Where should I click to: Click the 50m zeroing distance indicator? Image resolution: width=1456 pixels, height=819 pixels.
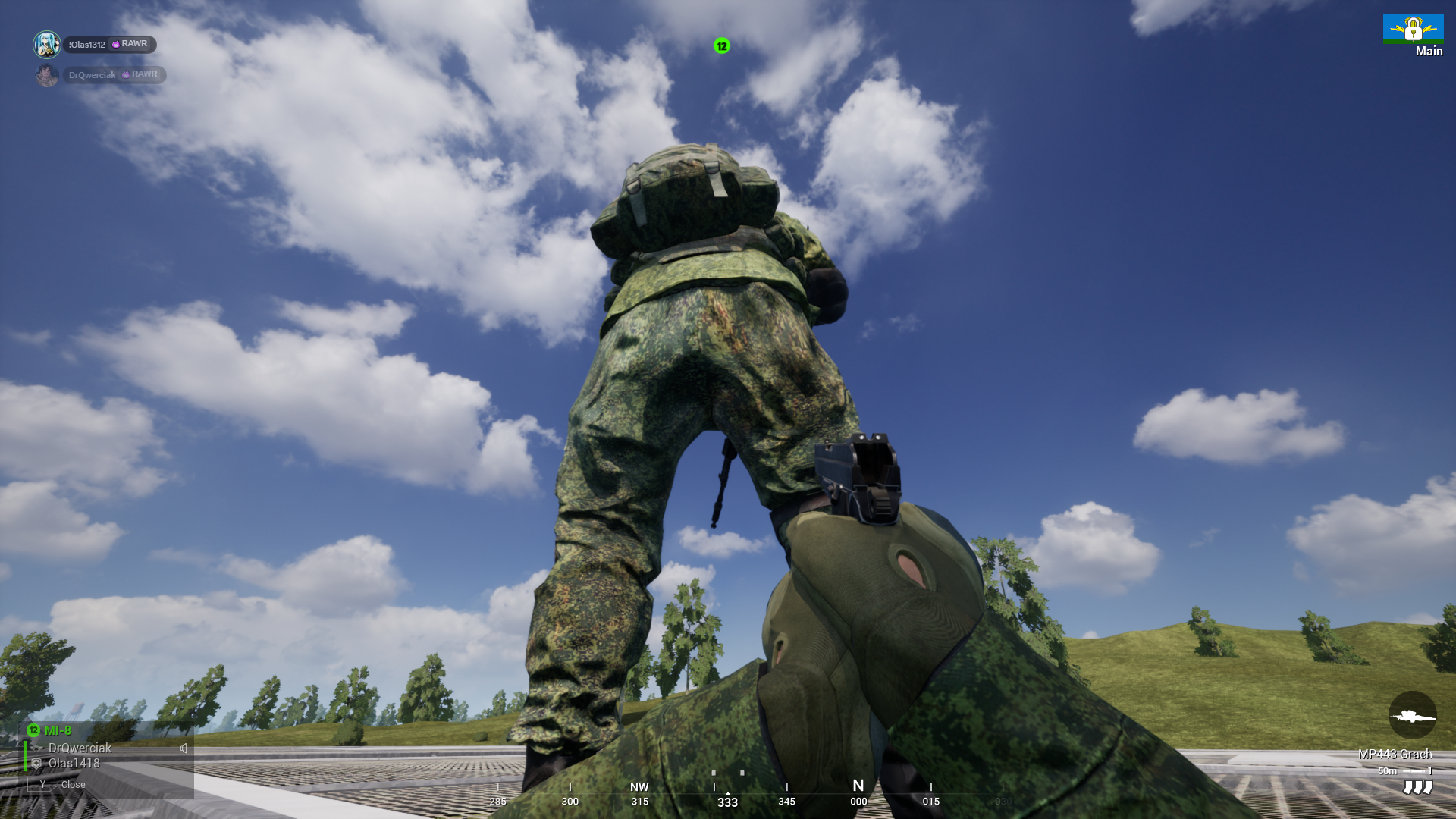(x=1385, y=770)
